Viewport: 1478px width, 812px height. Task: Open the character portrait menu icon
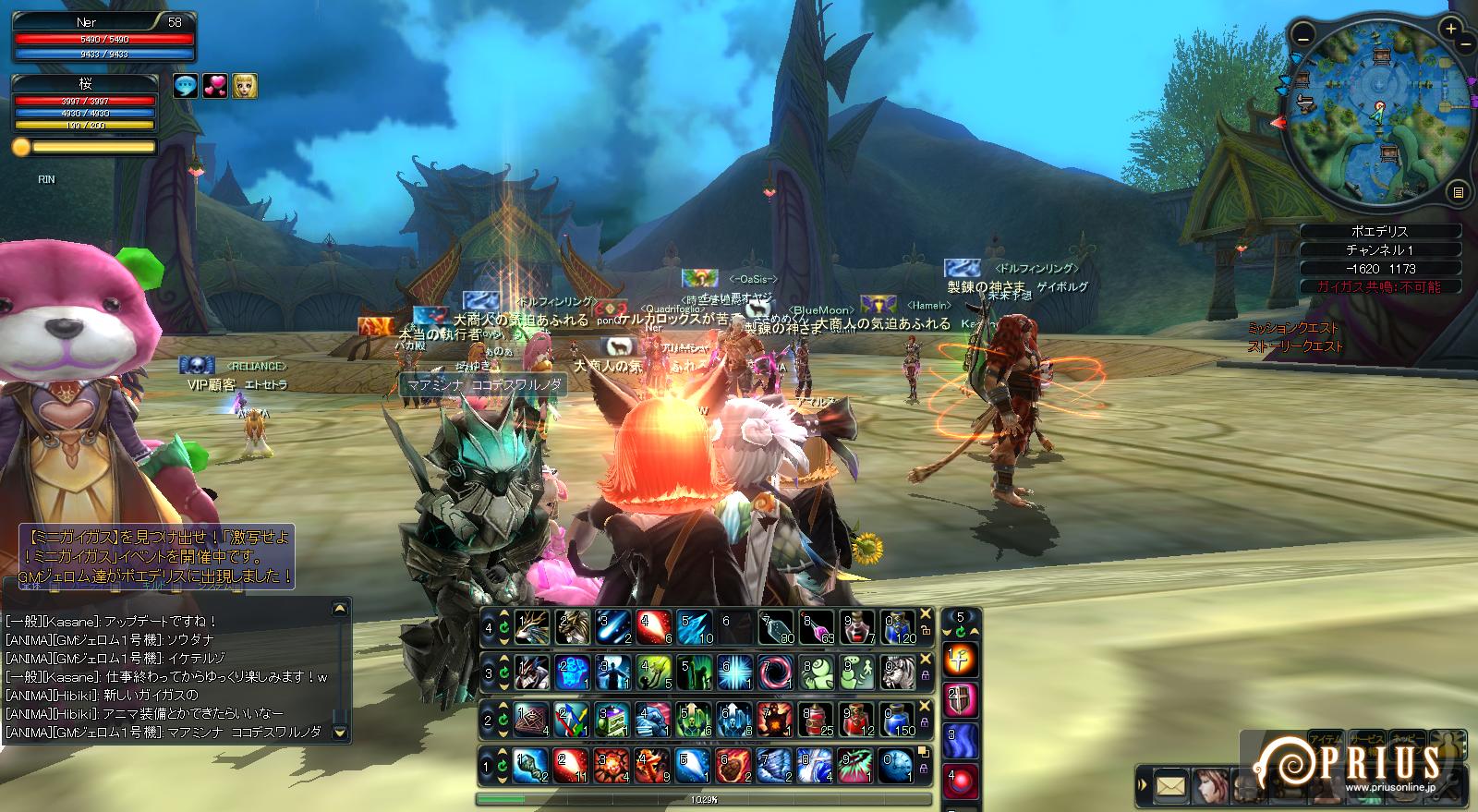click(1210, 786)
